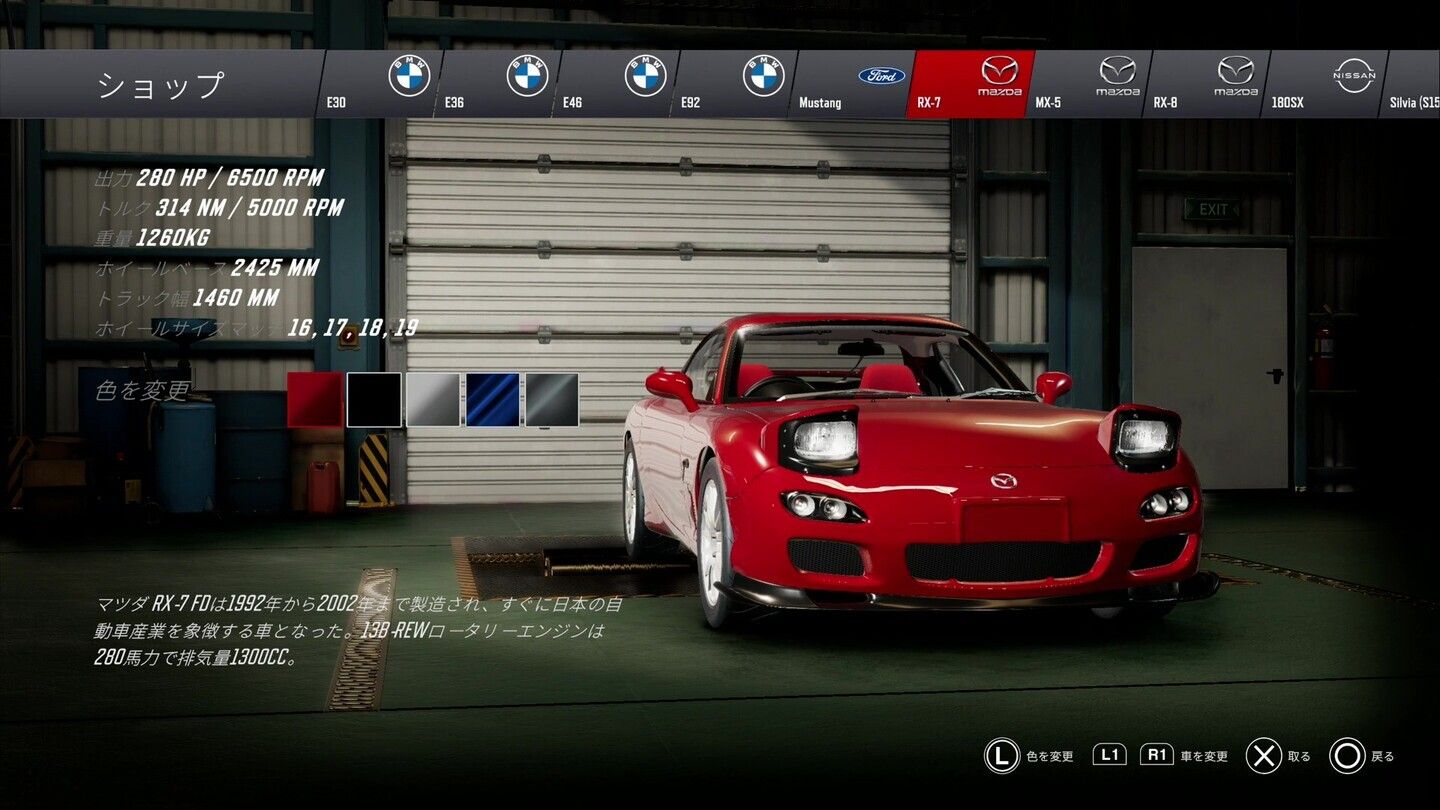
Task: Apply the blue paint color swatch
Action: click(492, 400)
